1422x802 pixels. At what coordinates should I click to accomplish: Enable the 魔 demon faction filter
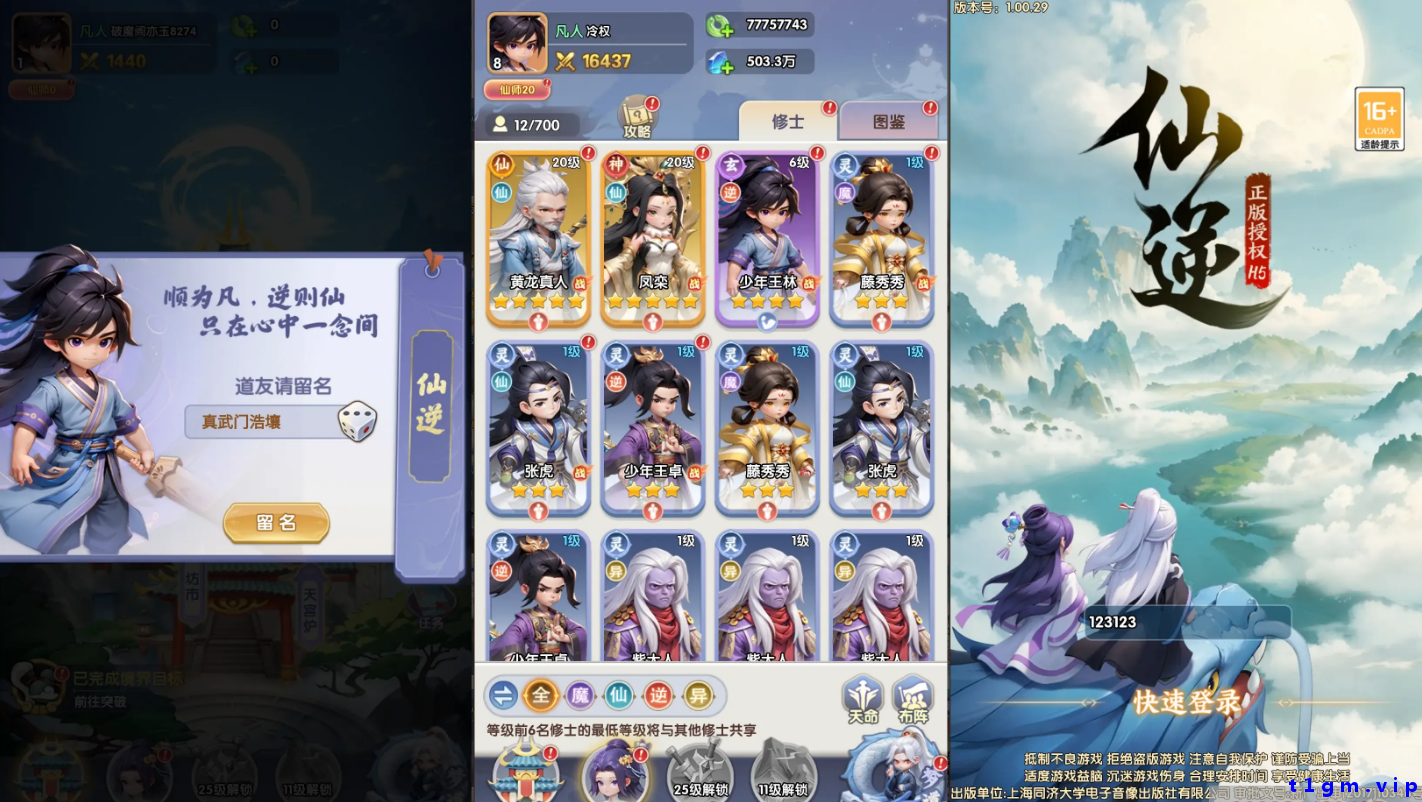(582, 693)
